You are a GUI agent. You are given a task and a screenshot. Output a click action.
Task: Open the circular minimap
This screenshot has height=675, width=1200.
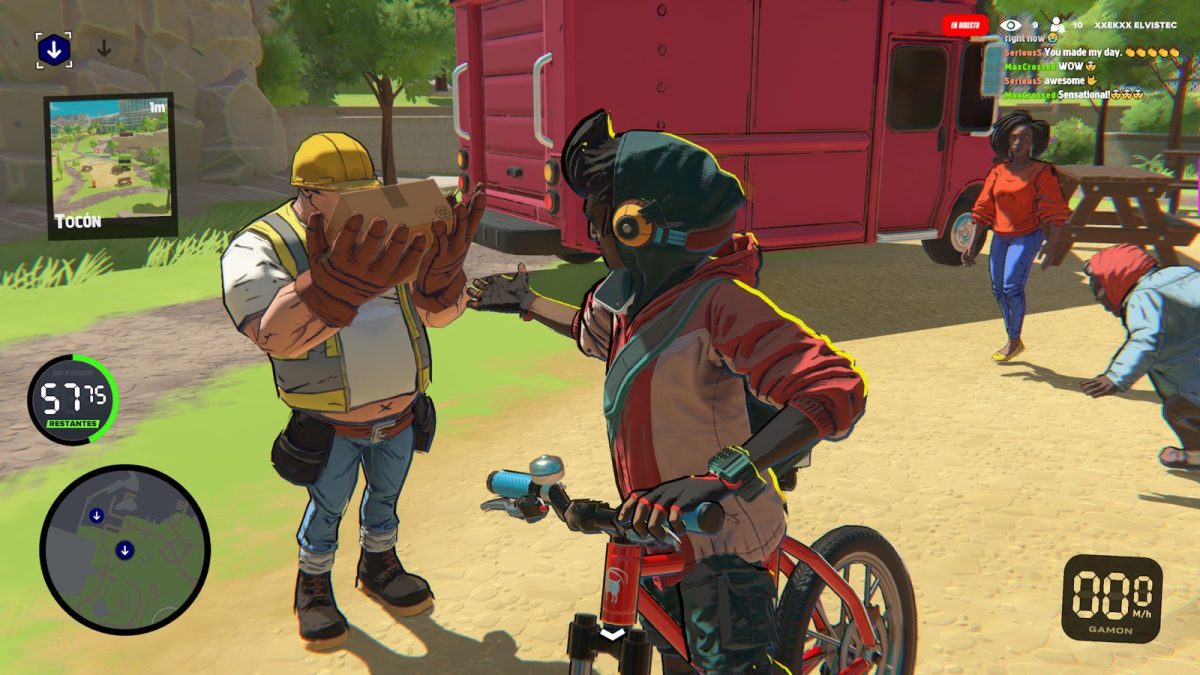coord(124,550)
